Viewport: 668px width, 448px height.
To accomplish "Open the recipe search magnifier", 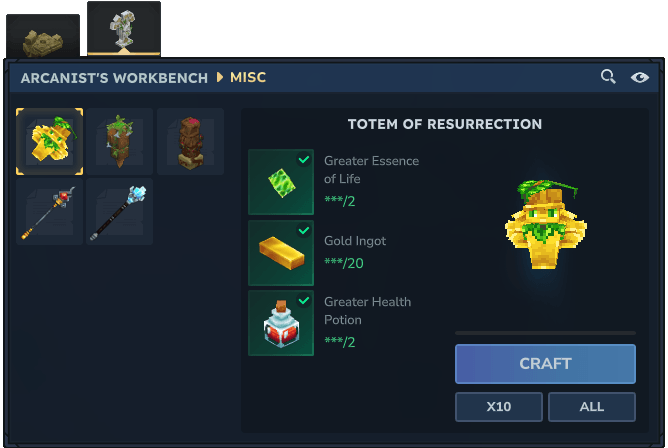I will tap(608, 77).
